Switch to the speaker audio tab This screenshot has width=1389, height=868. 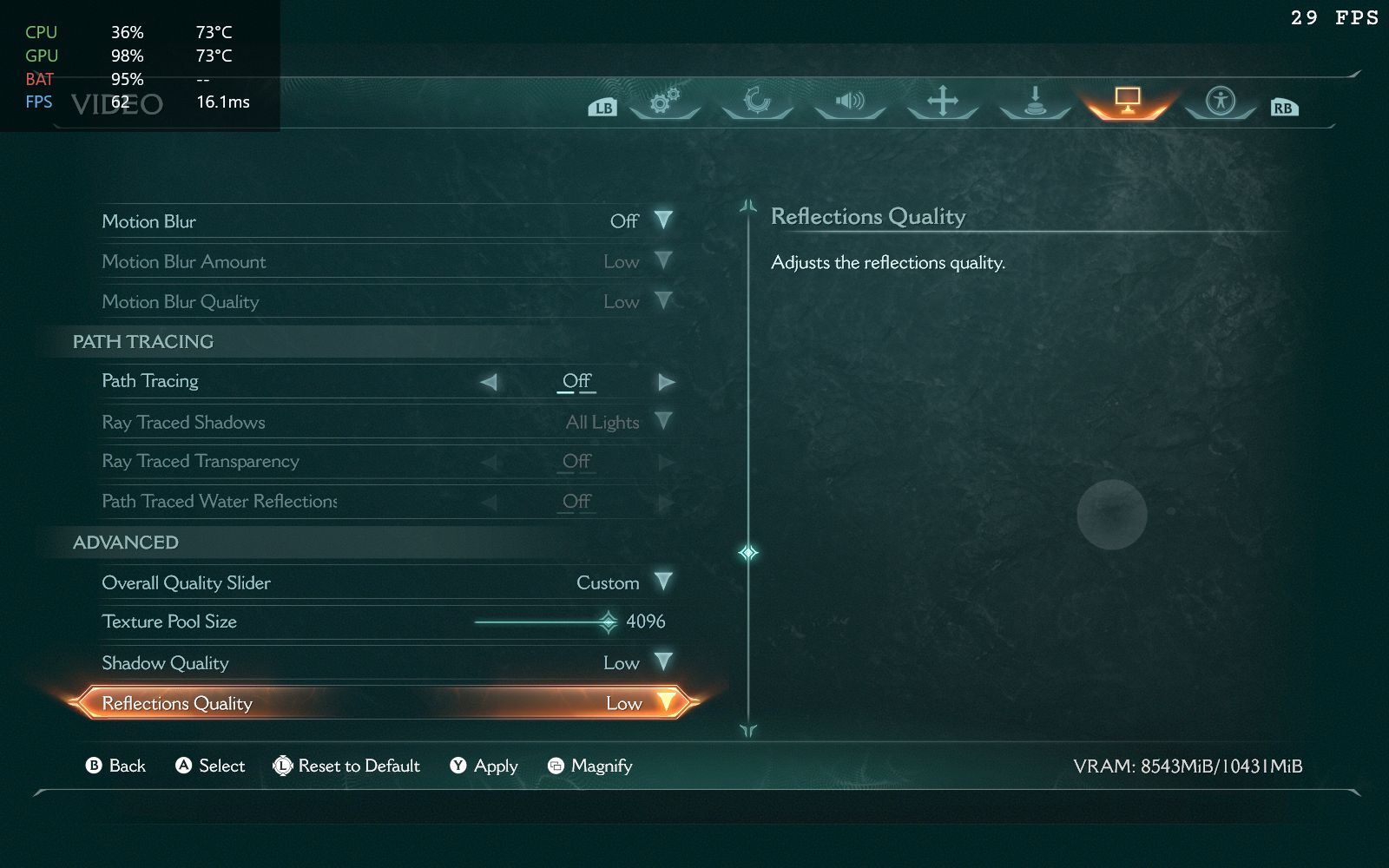click(x=850, y=102)
